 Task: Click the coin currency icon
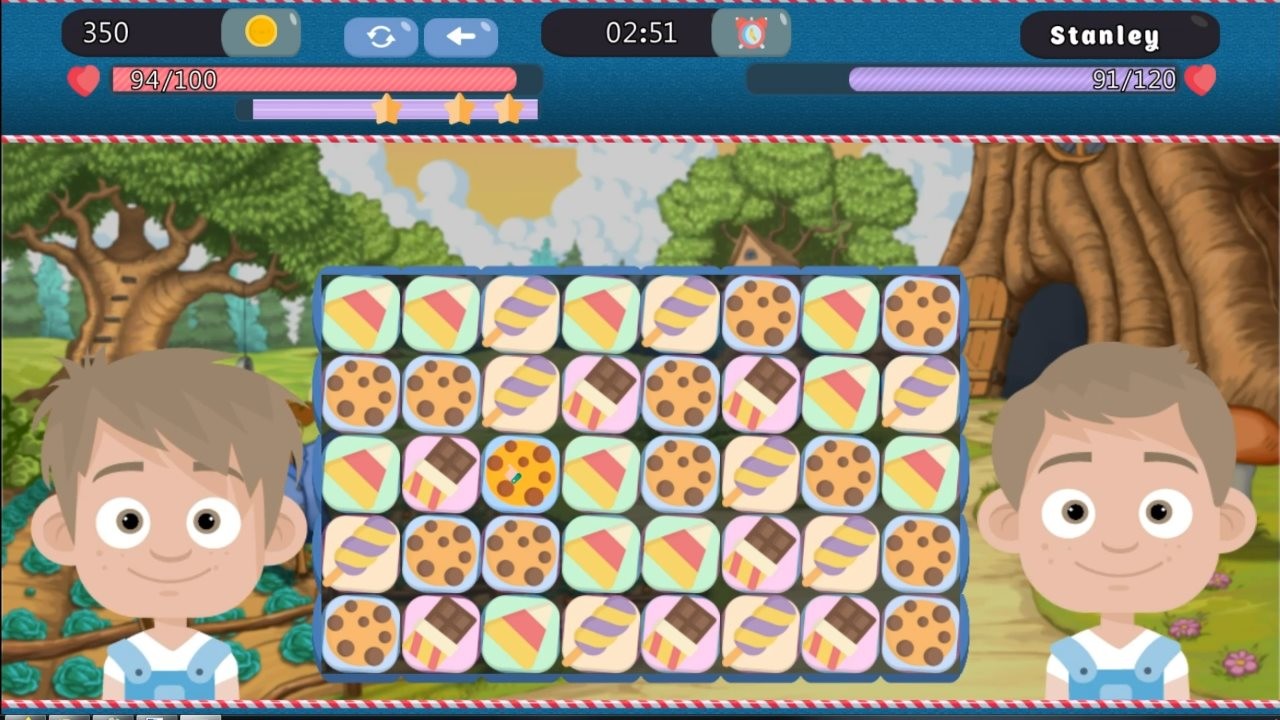[262, 33]
